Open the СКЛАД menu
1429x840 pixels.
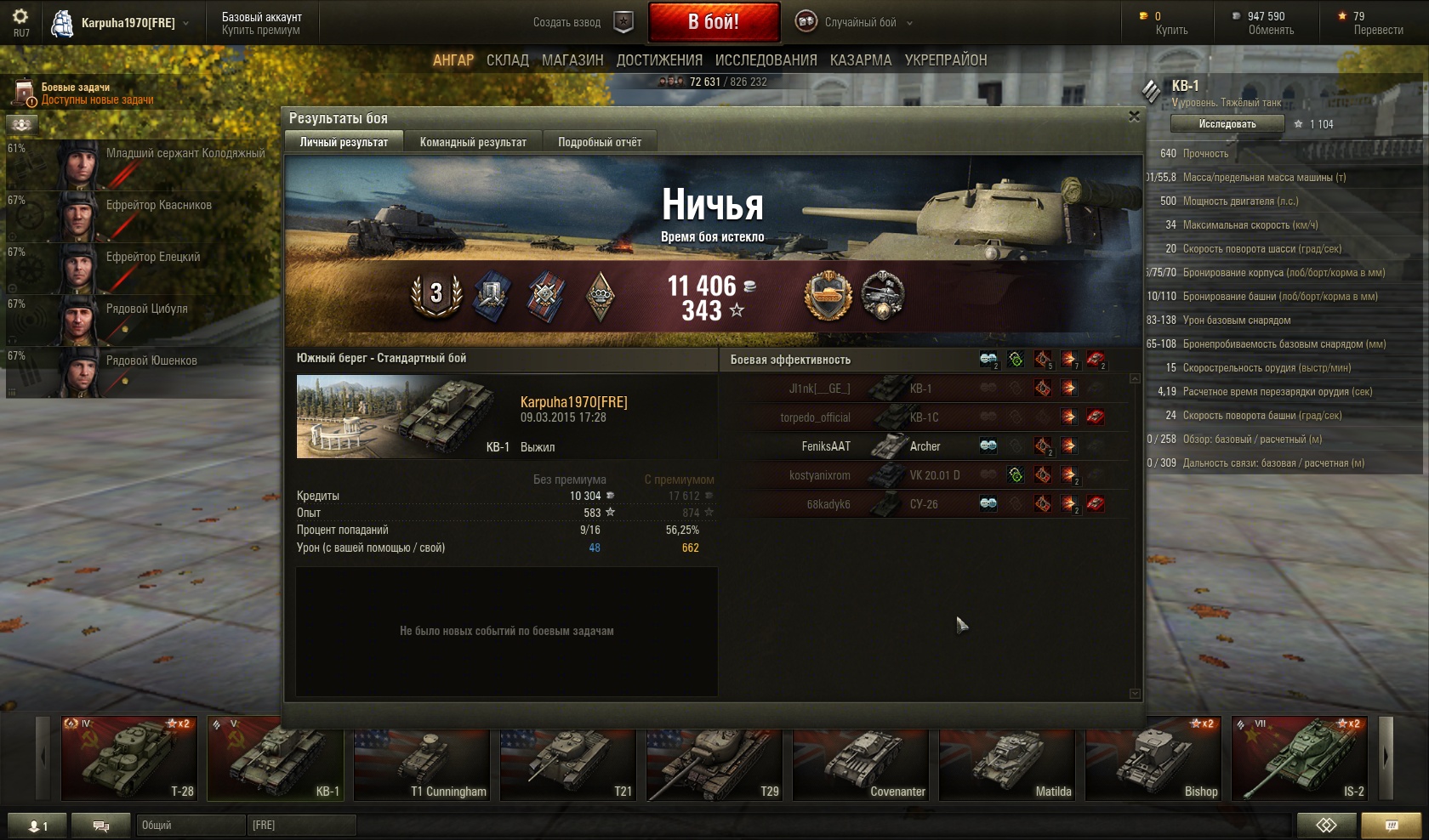[508, 60]
